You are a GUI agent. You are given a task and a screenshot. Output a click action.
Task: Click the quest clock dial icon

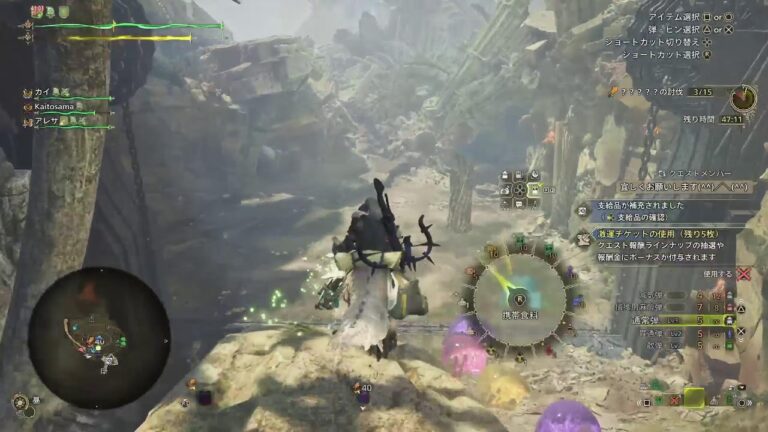point(742,97)
